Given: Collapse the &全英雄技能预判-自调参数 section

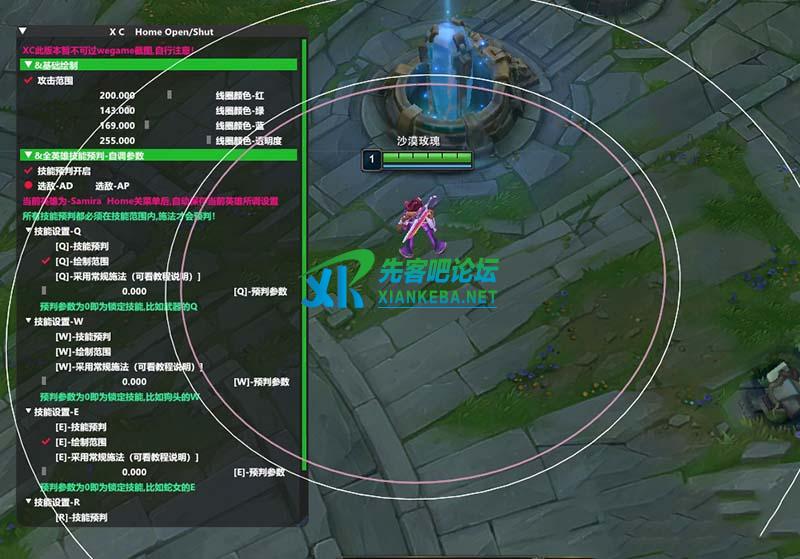Looking at the screenshot, I should pyautogui.click(x=27, y=156).
